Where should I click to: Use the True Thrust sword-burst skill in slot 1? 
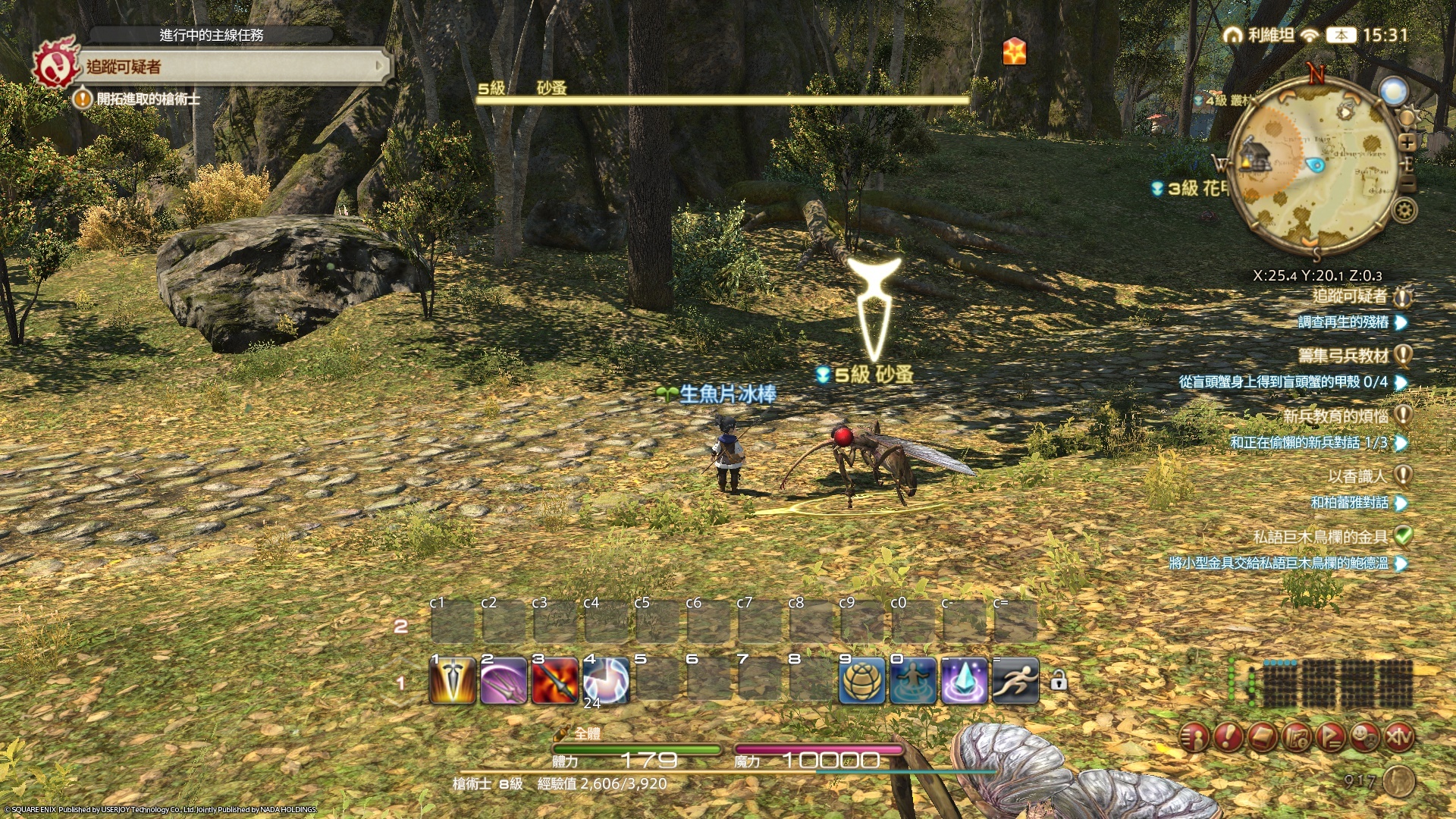coord(453,681)
